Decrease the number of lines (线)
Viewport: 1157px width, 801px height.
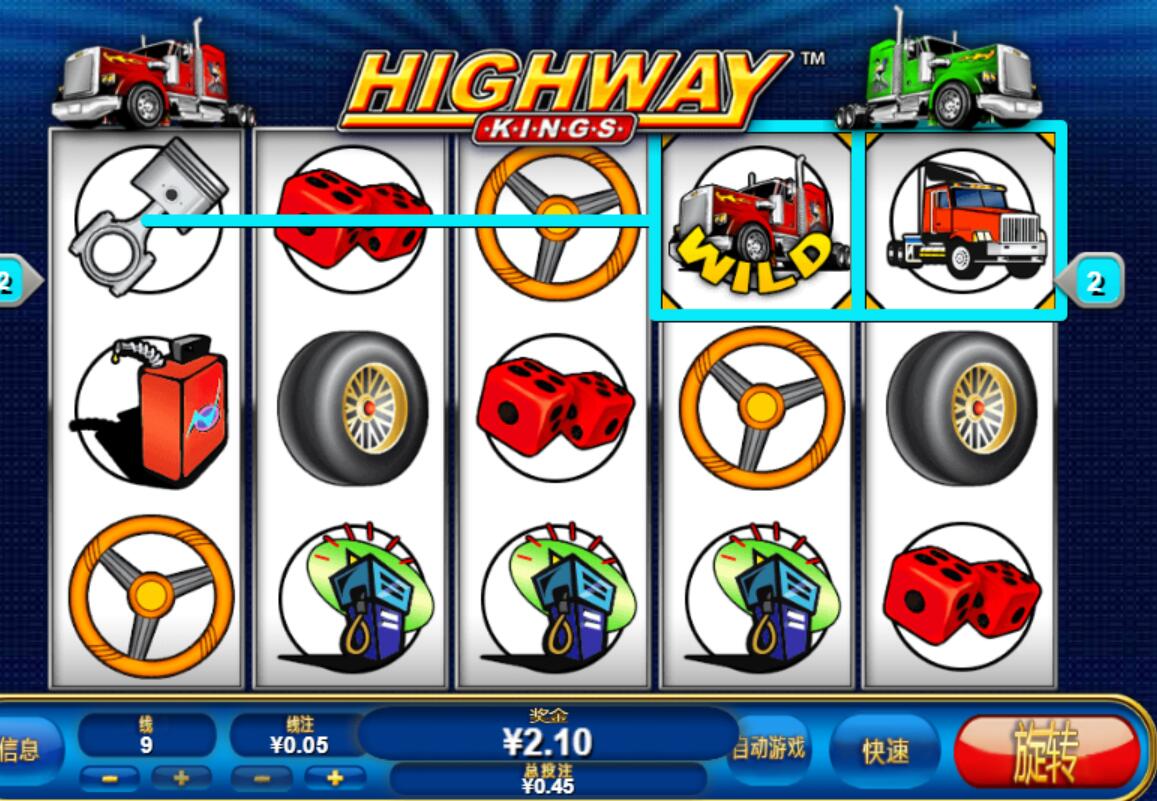tap(110, 778)
